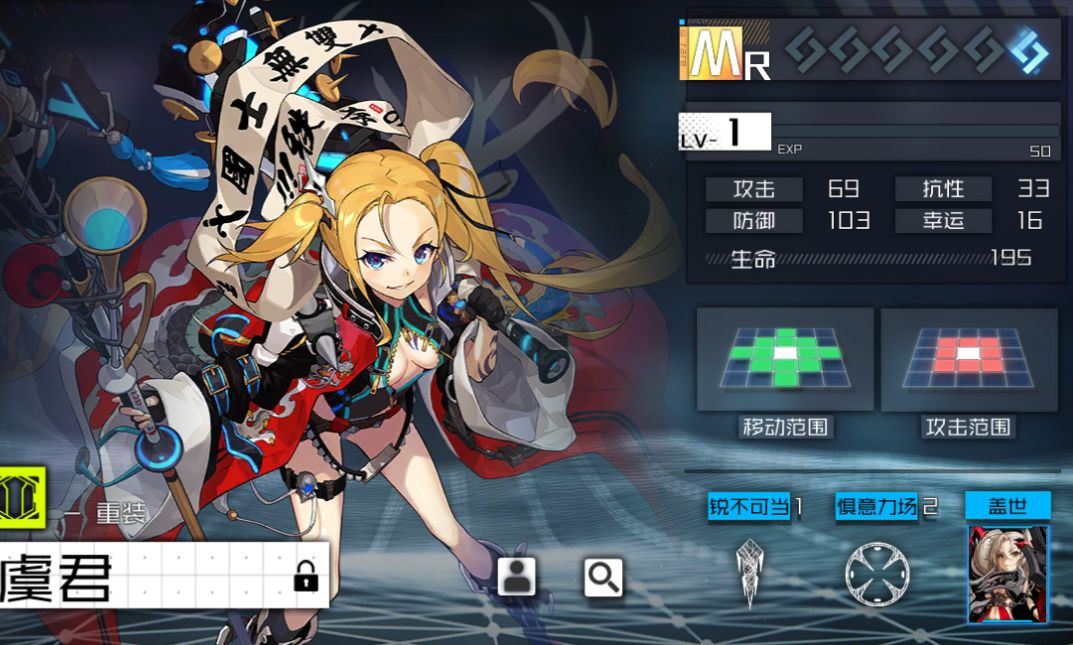Viewport: 1073px width, 645px height.
Task: Open the 盖世 character portrait thumbnail
Action: click(x=1007, y=574)
